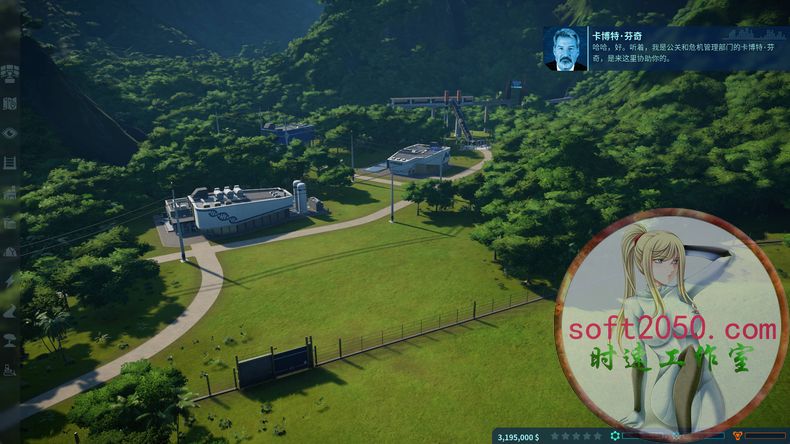The image size is (790, 444).
Task: Click Cabot Finch's dialogue message box
Action: click(x=664, y=49)
